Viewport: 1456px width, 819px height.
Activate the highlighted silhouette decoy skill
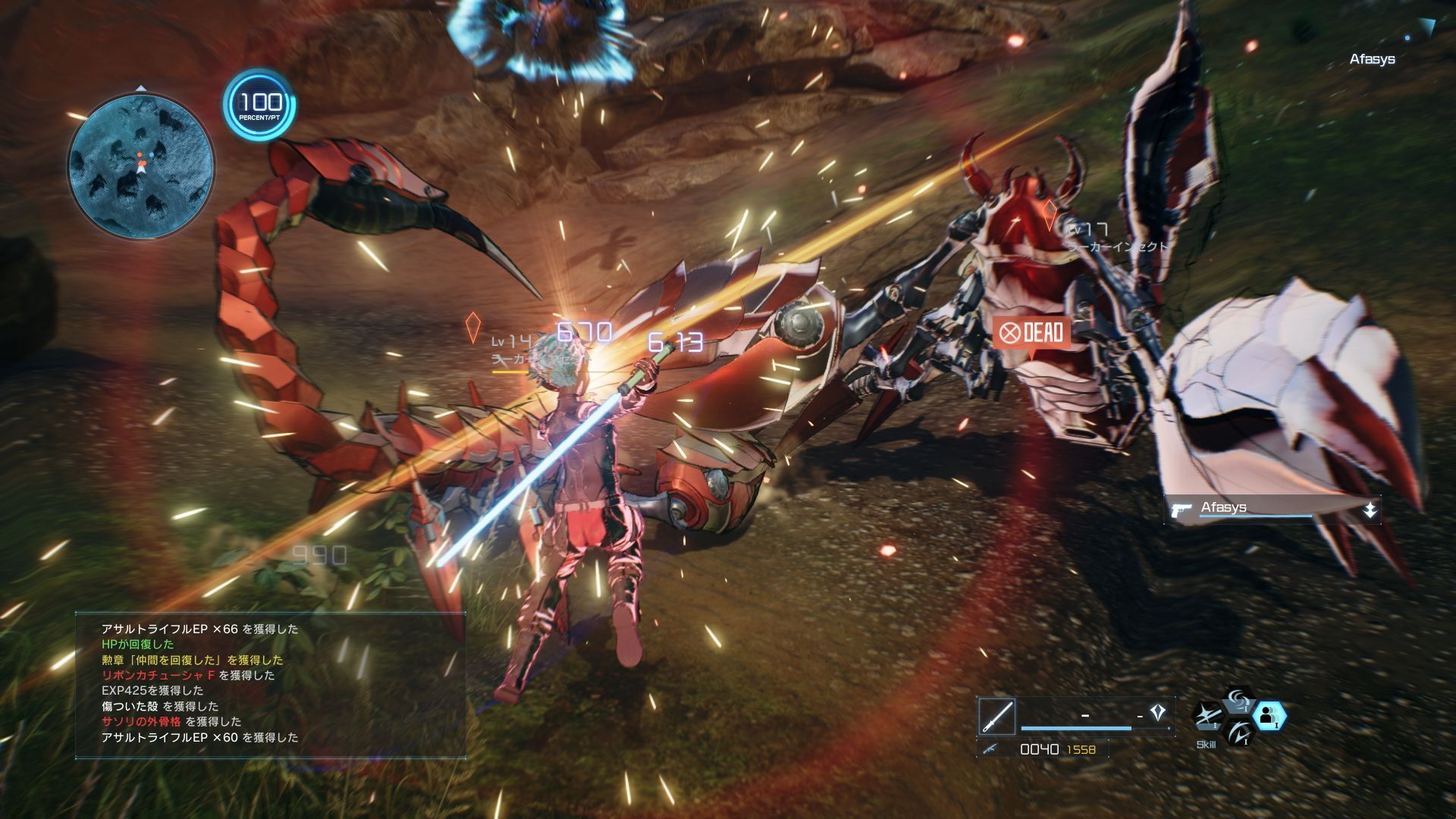[x=1268, y=716]
